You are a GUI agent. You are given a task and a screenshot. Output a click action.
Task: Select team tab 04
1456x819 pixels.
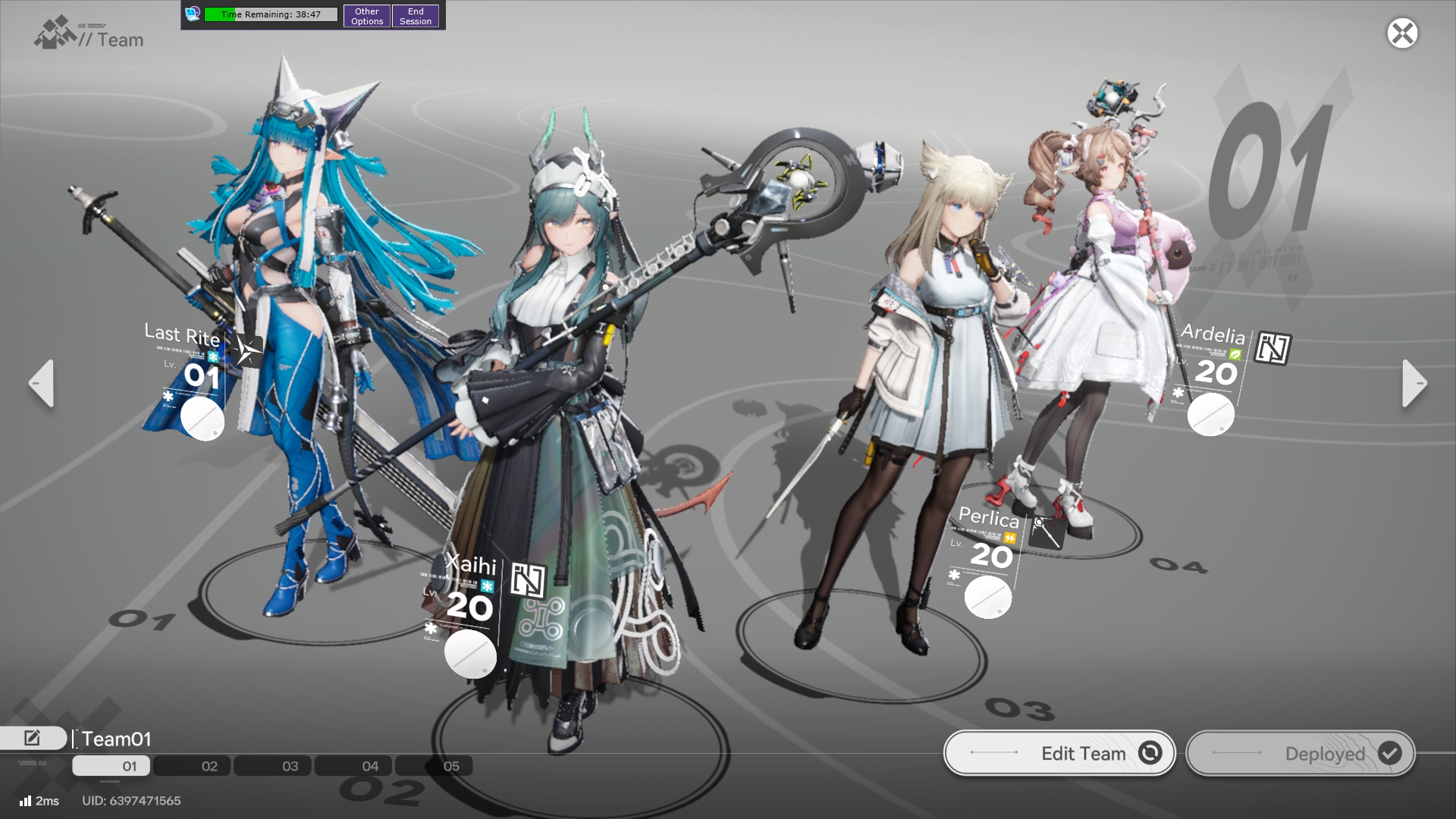[x=370, y=766]
